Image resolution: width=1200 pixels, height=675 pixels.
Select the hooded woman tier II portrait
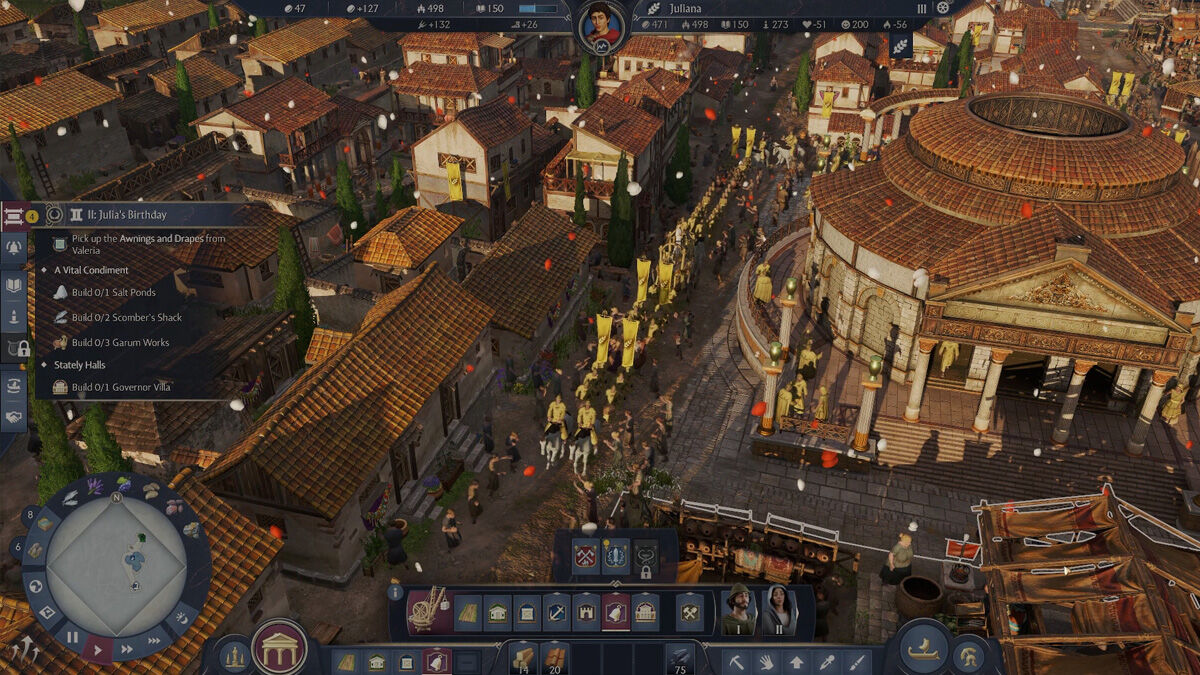click(x=779, y=610)
